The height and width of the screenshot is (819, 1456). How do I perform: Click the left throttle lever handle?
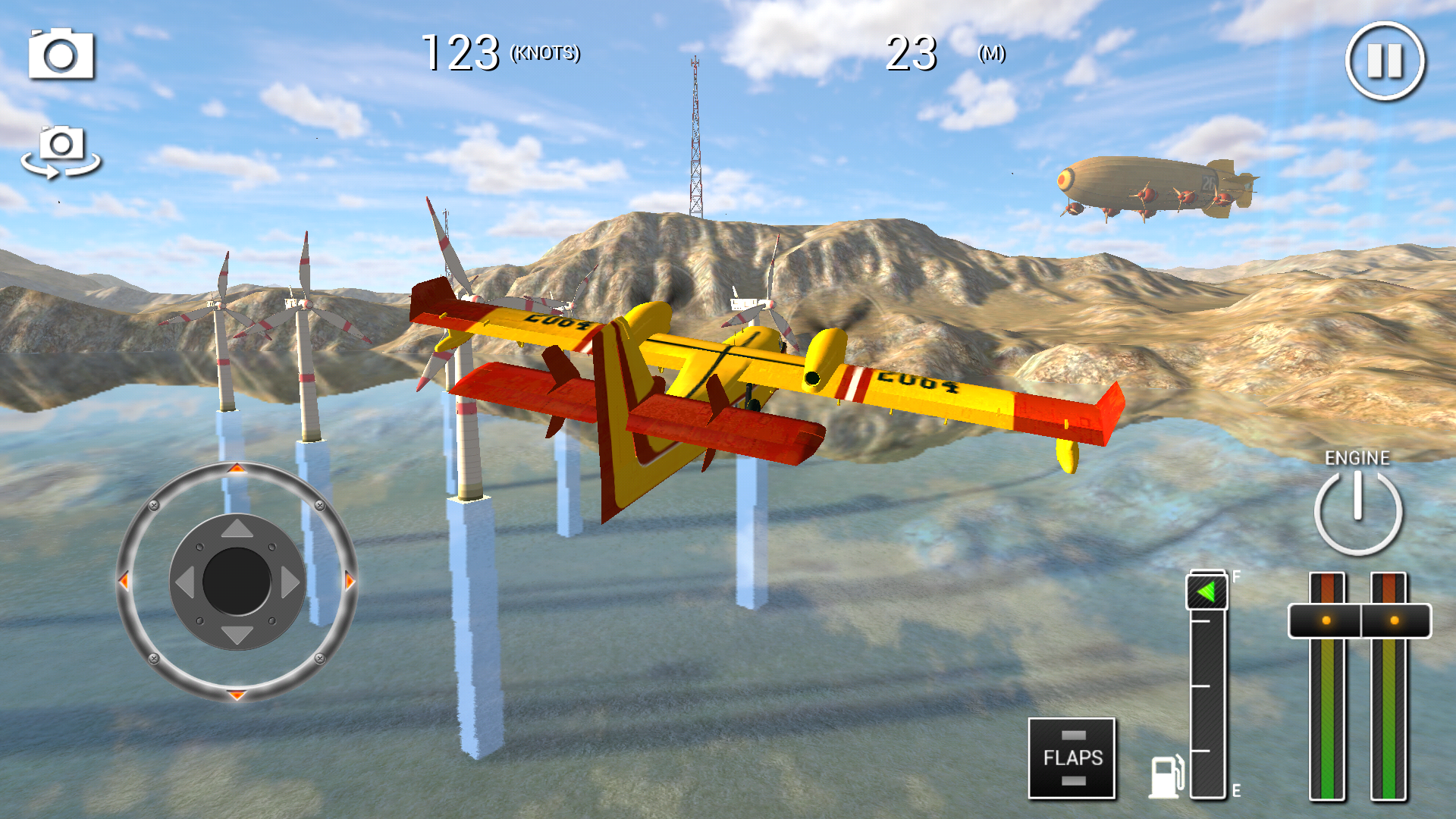point(1326,621)
